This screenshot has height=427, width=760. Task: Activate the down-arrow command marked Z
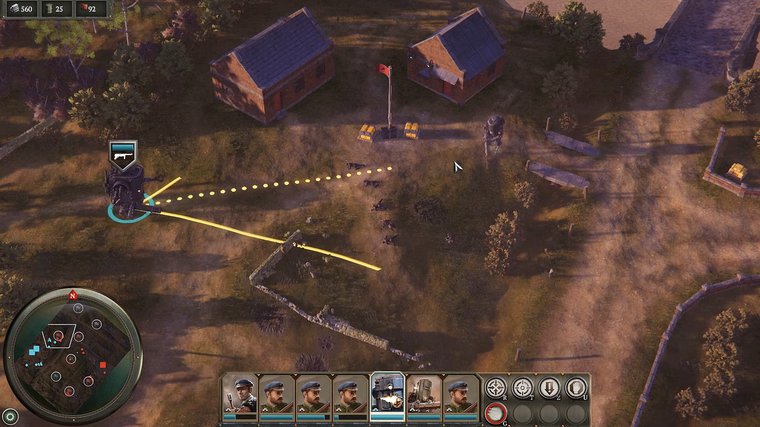click(549, 388)
